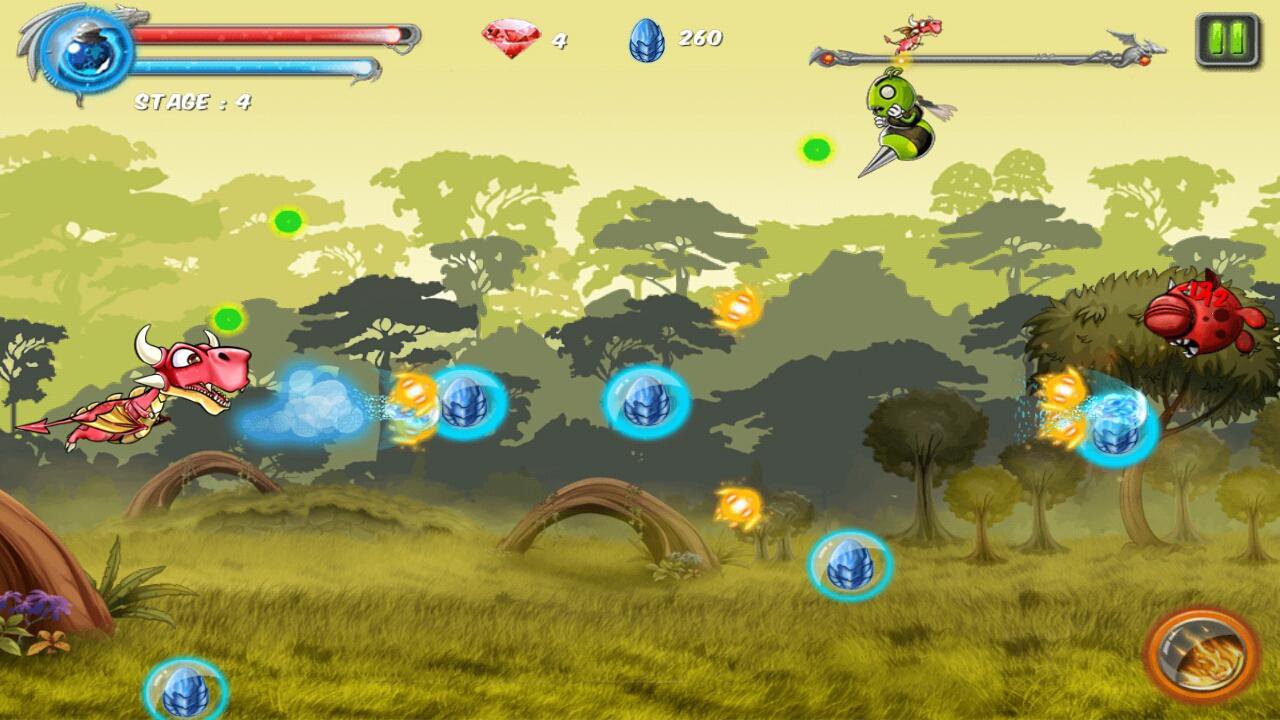Click the Stage : 4 label
The image size is (1280, 720).
point(192,99)
